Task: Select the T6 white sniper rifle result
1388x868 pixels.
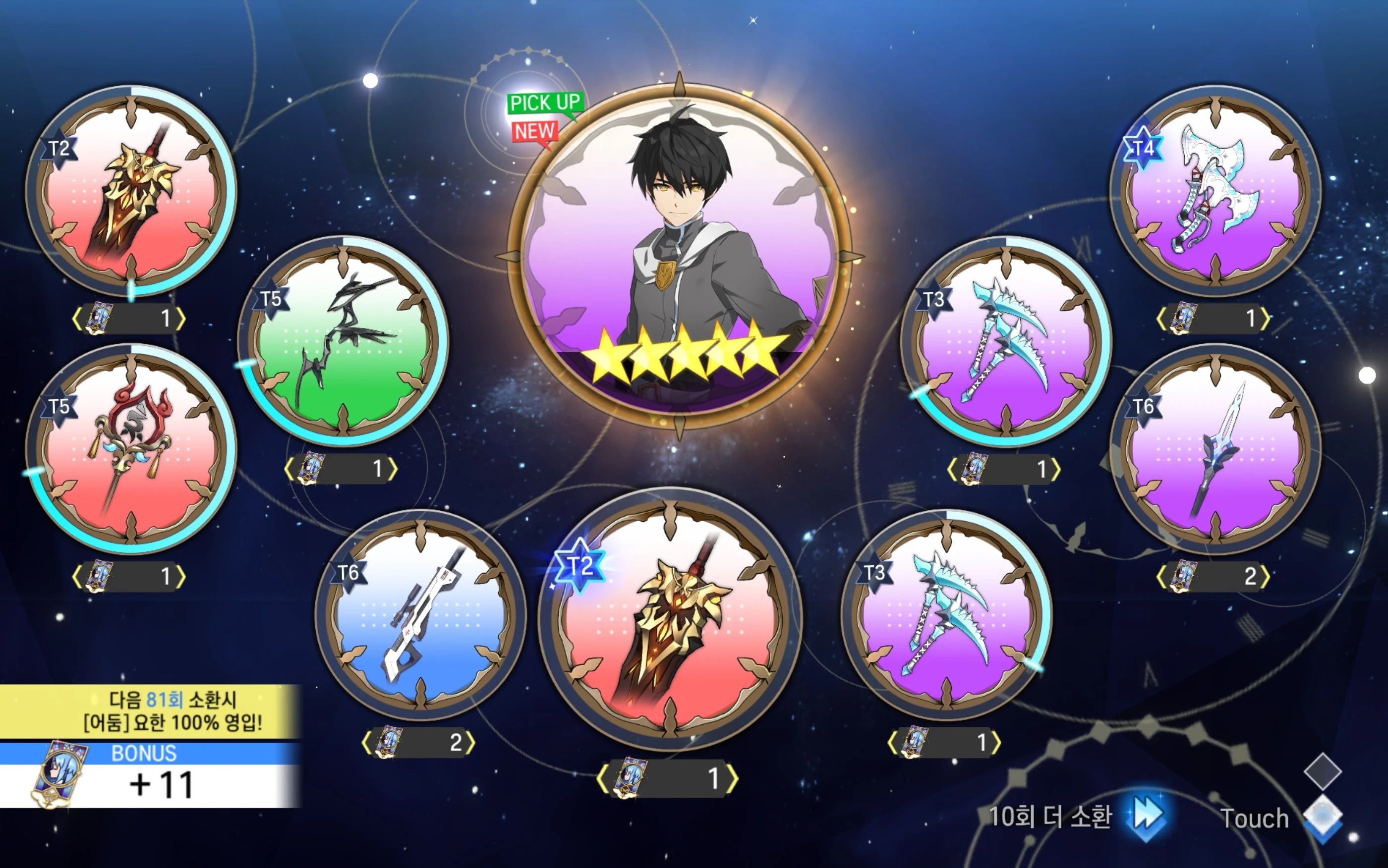Action: pos(420,614)
